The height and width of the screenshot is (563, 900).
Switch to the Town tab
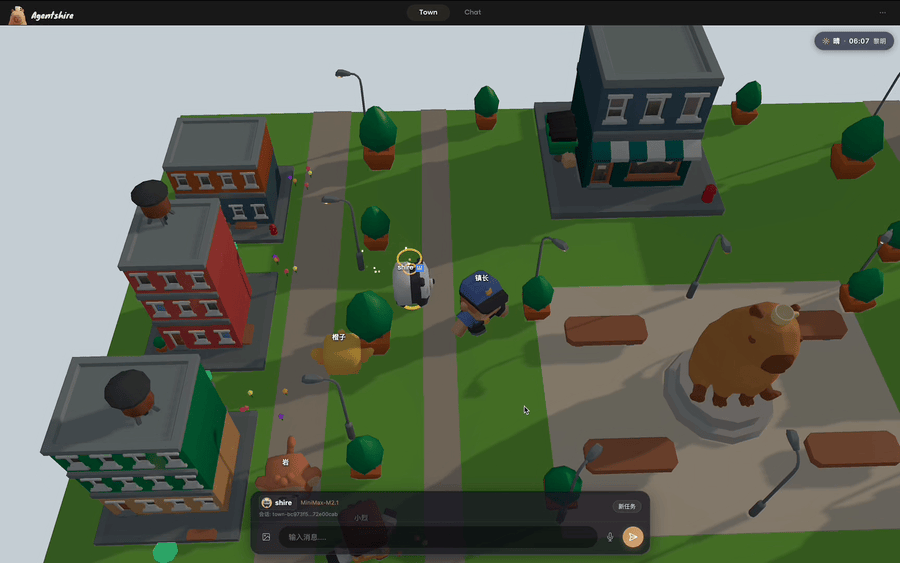click(428, 12)
